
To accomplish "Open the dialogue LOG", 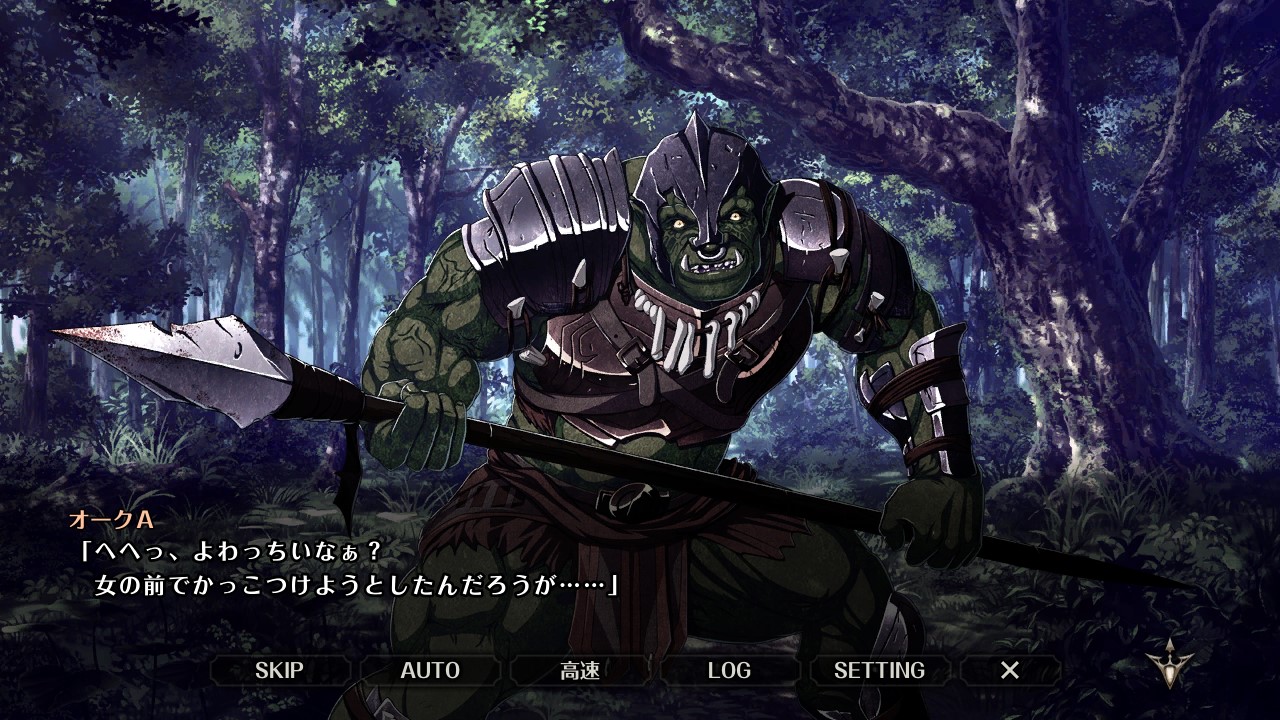I will point(729,670).
